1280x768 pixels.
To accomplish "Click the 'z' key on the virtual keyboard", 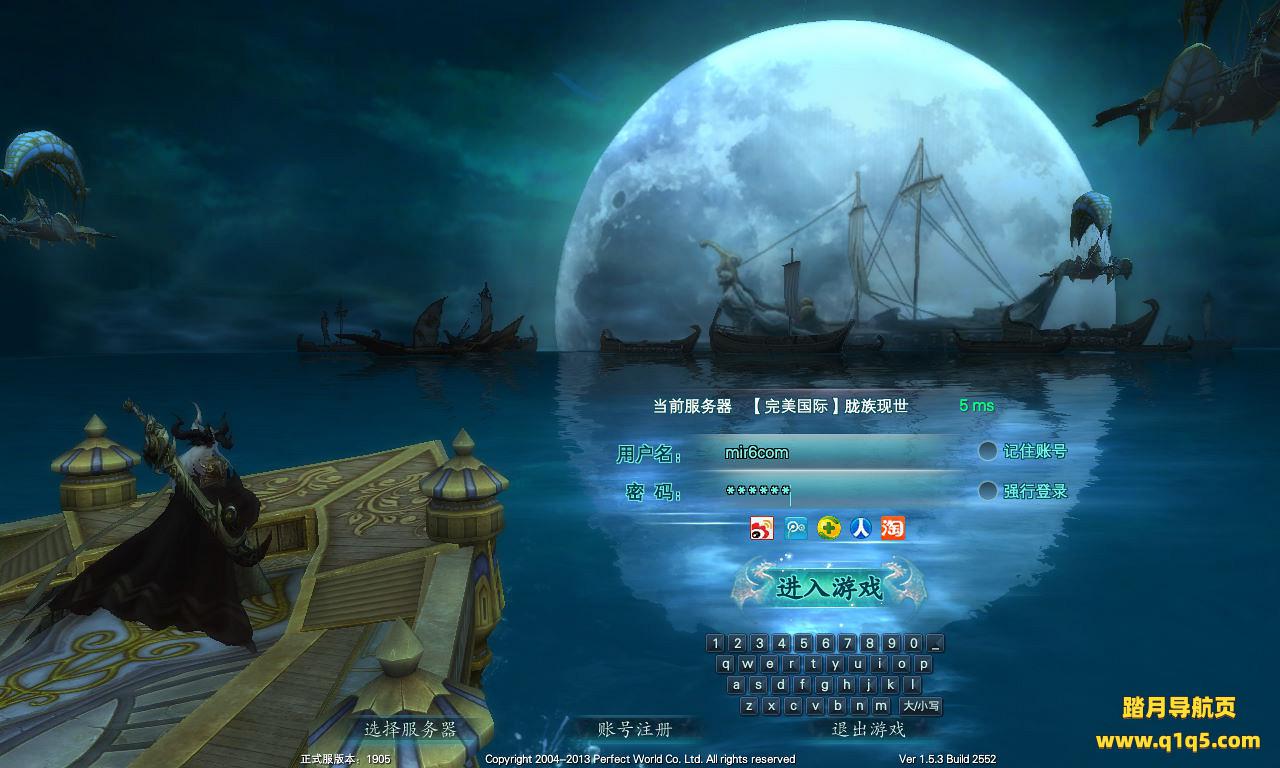I will click(749, 706).
